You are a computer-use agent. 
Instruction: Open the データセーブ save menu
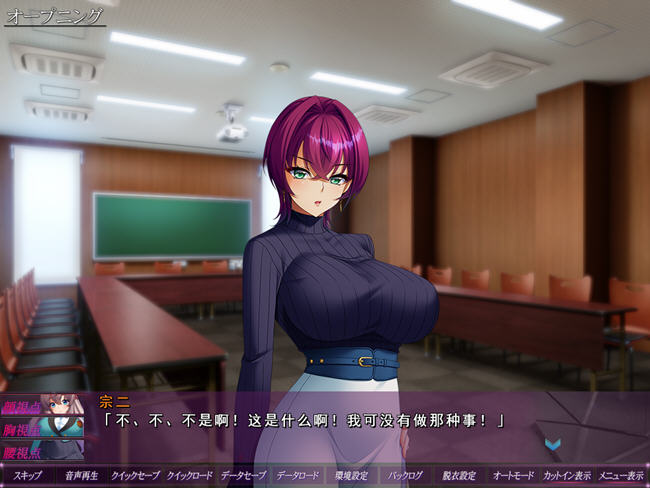[243, 475]
